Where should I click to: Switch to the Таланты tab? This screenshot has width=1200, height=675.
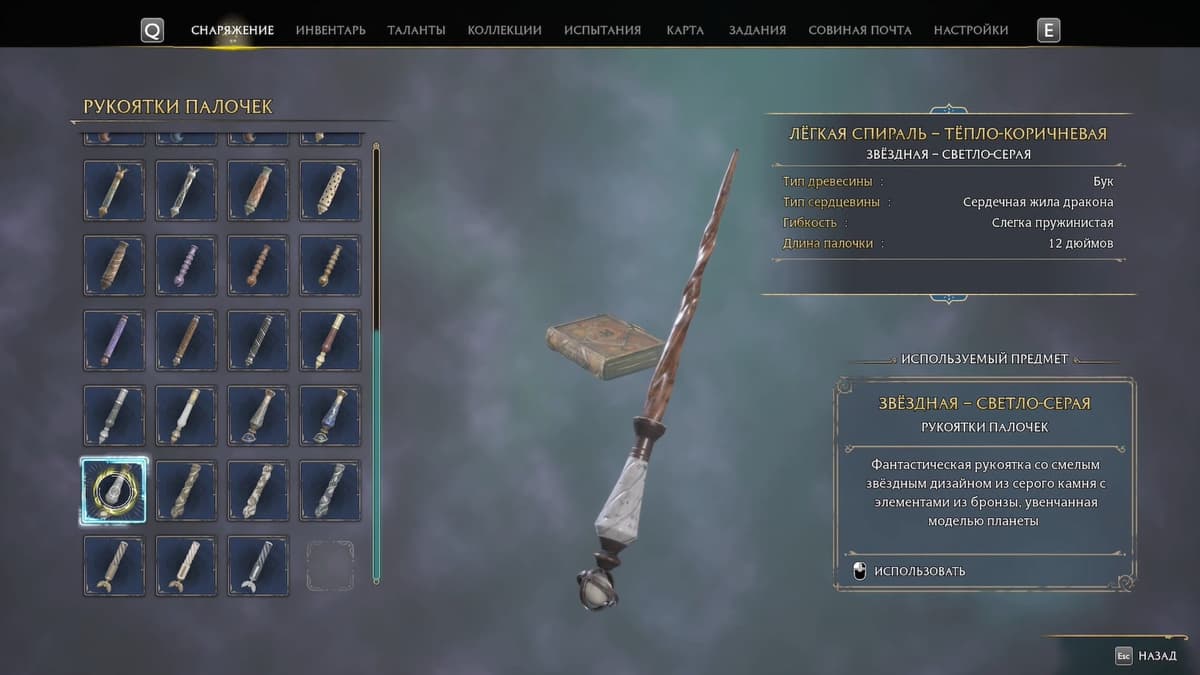416,30
